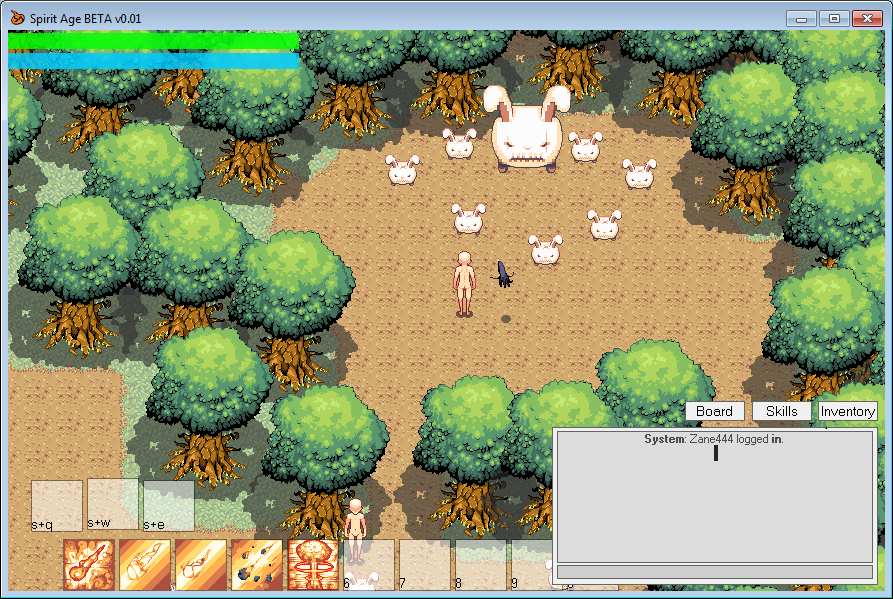The width and height of the screenshot is (893, 599).
Task: Cast the falling rocks skill
Action: [256, 564]
